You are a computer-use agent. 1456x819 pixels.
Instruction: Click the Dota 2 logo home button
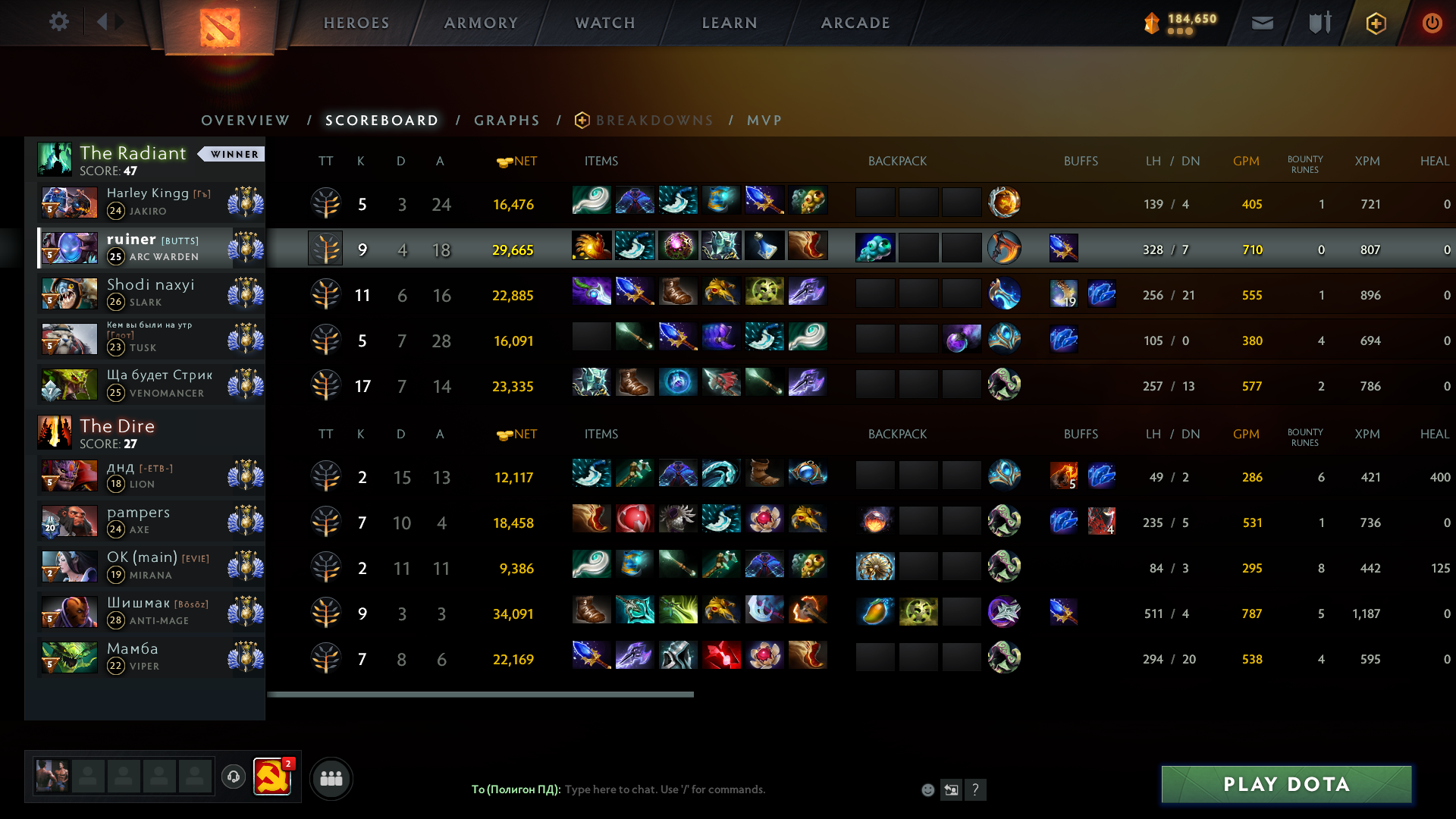219,27
